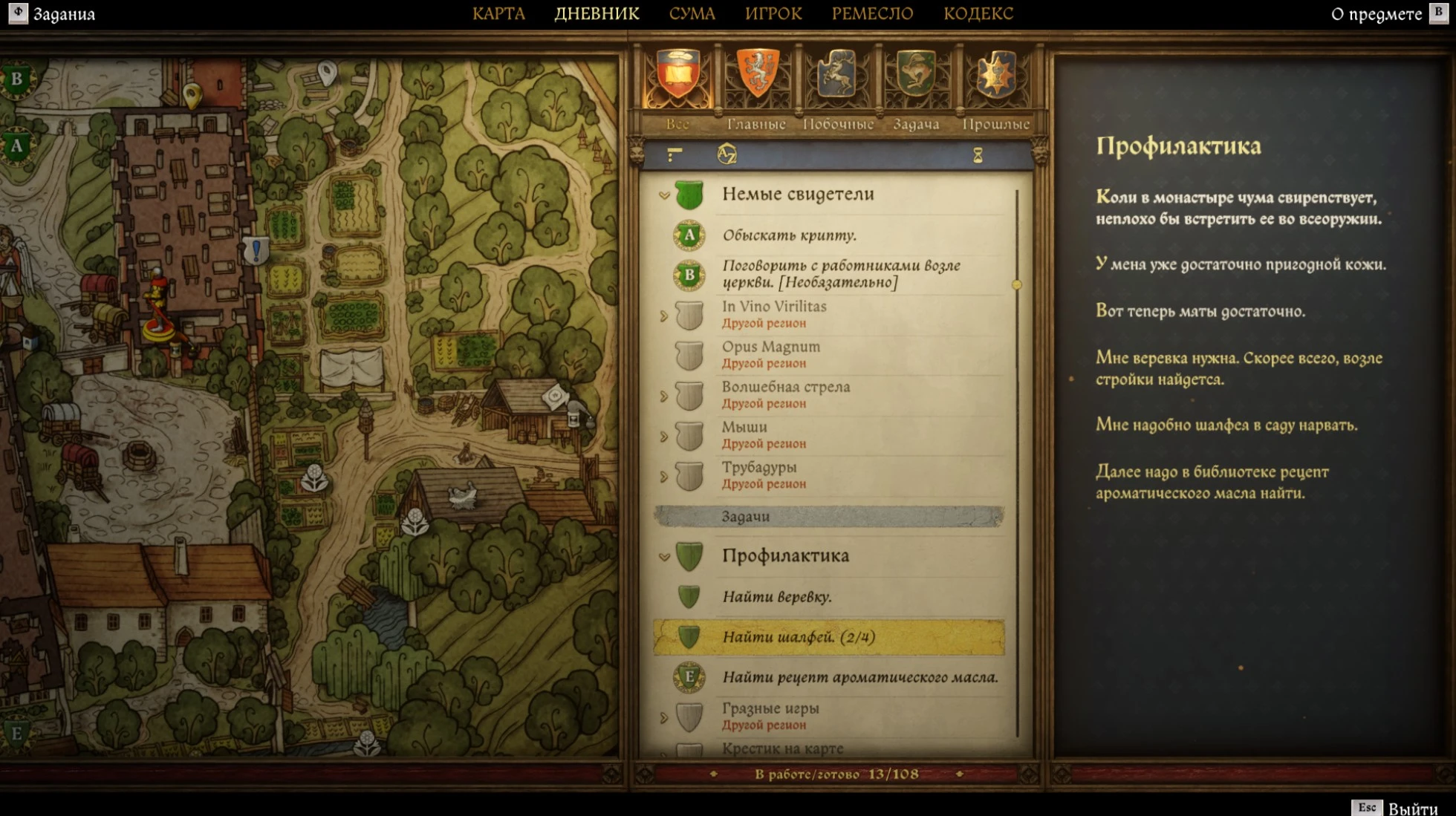Click the hourglass time sort icon
Screen dimensions: 1456x816
tap(978, 155)
